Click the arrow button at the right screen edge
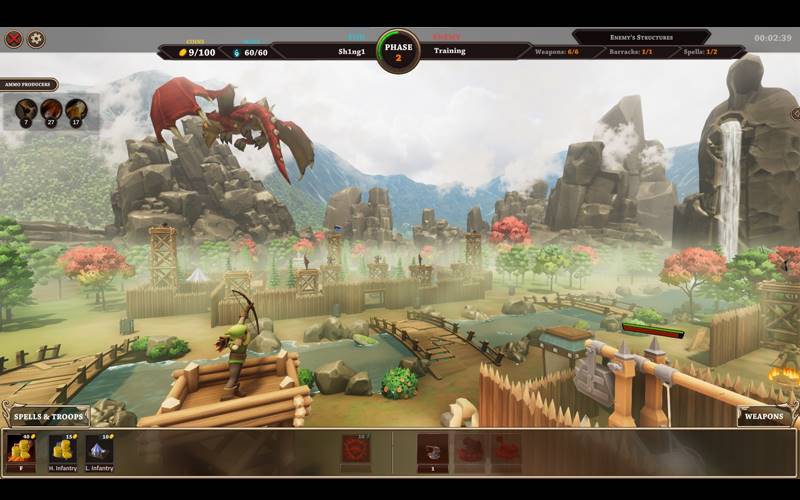Image resolution: width=800 pixels, height=500 pixels. pyautogui.click(x=794, y=115)
